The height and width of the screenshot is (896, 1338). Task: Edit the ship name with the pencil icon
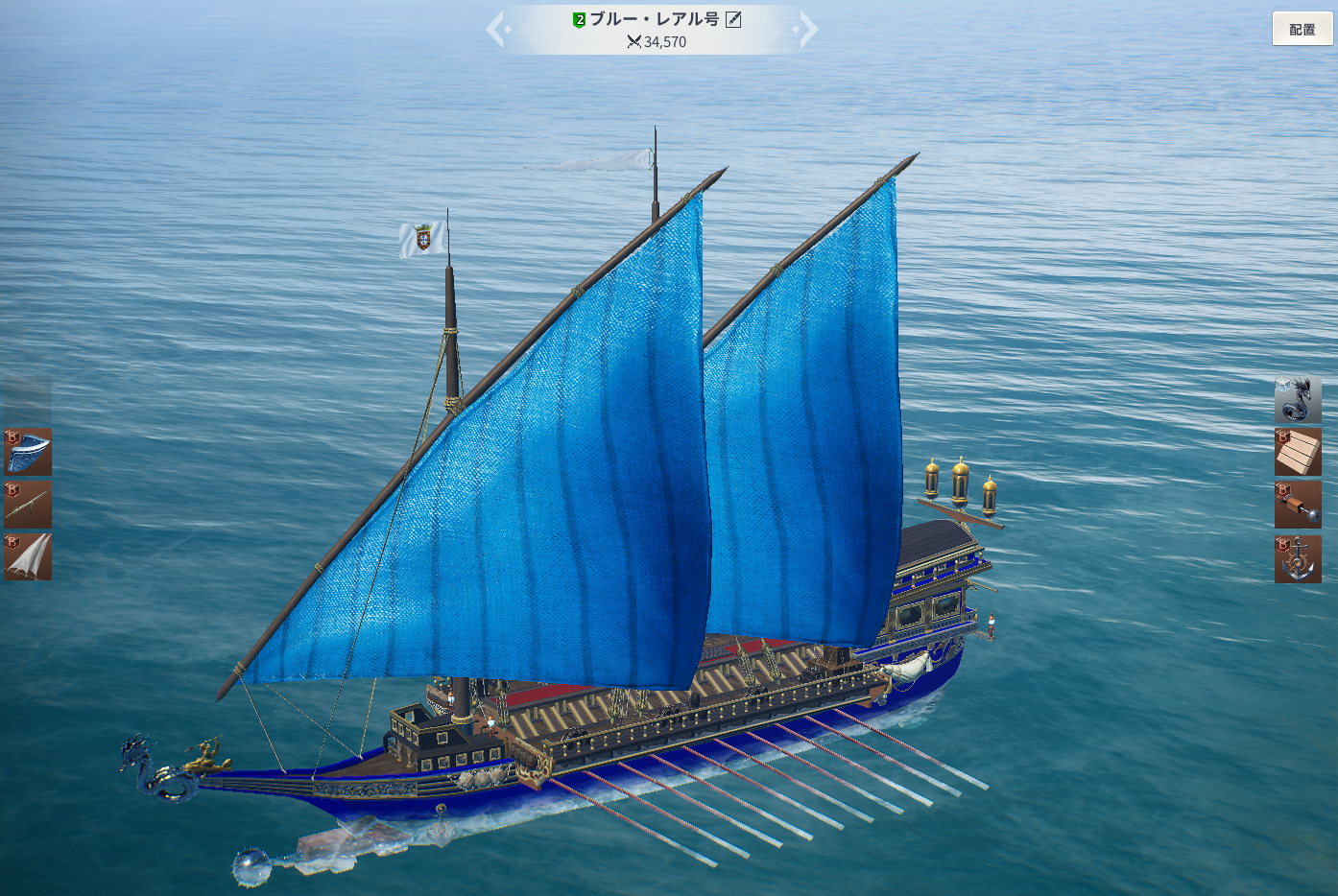pos(733,19)
